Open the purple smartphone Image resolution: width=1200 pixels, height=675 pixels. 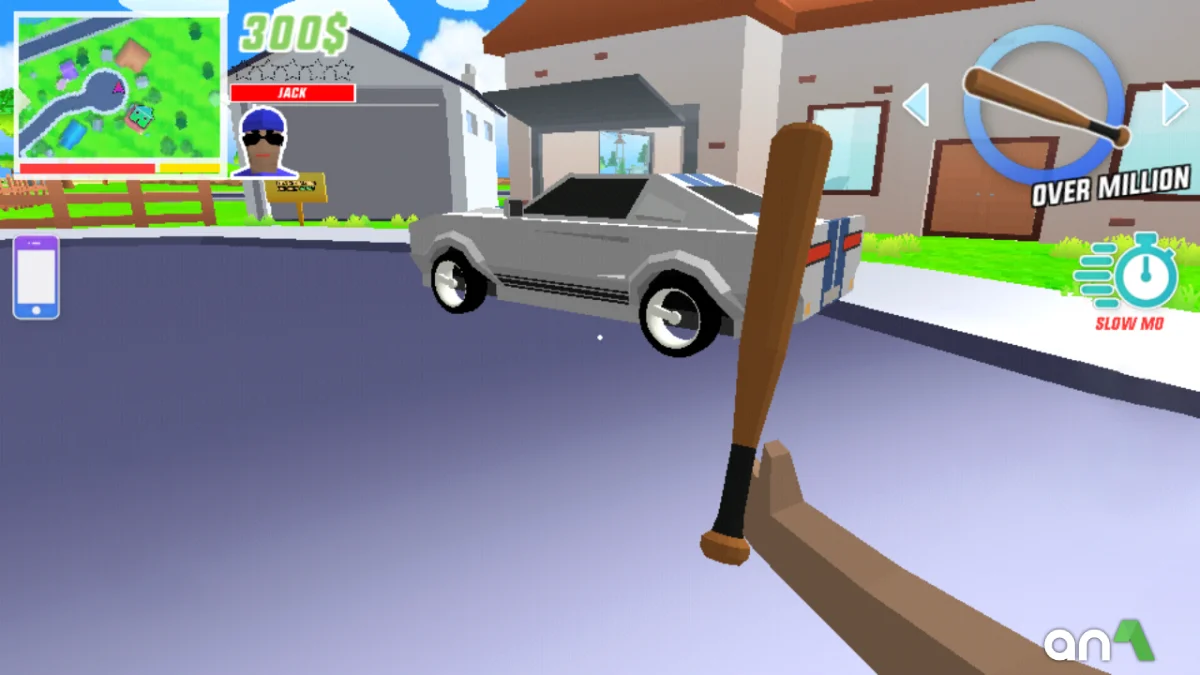click(x=36, y=277)
